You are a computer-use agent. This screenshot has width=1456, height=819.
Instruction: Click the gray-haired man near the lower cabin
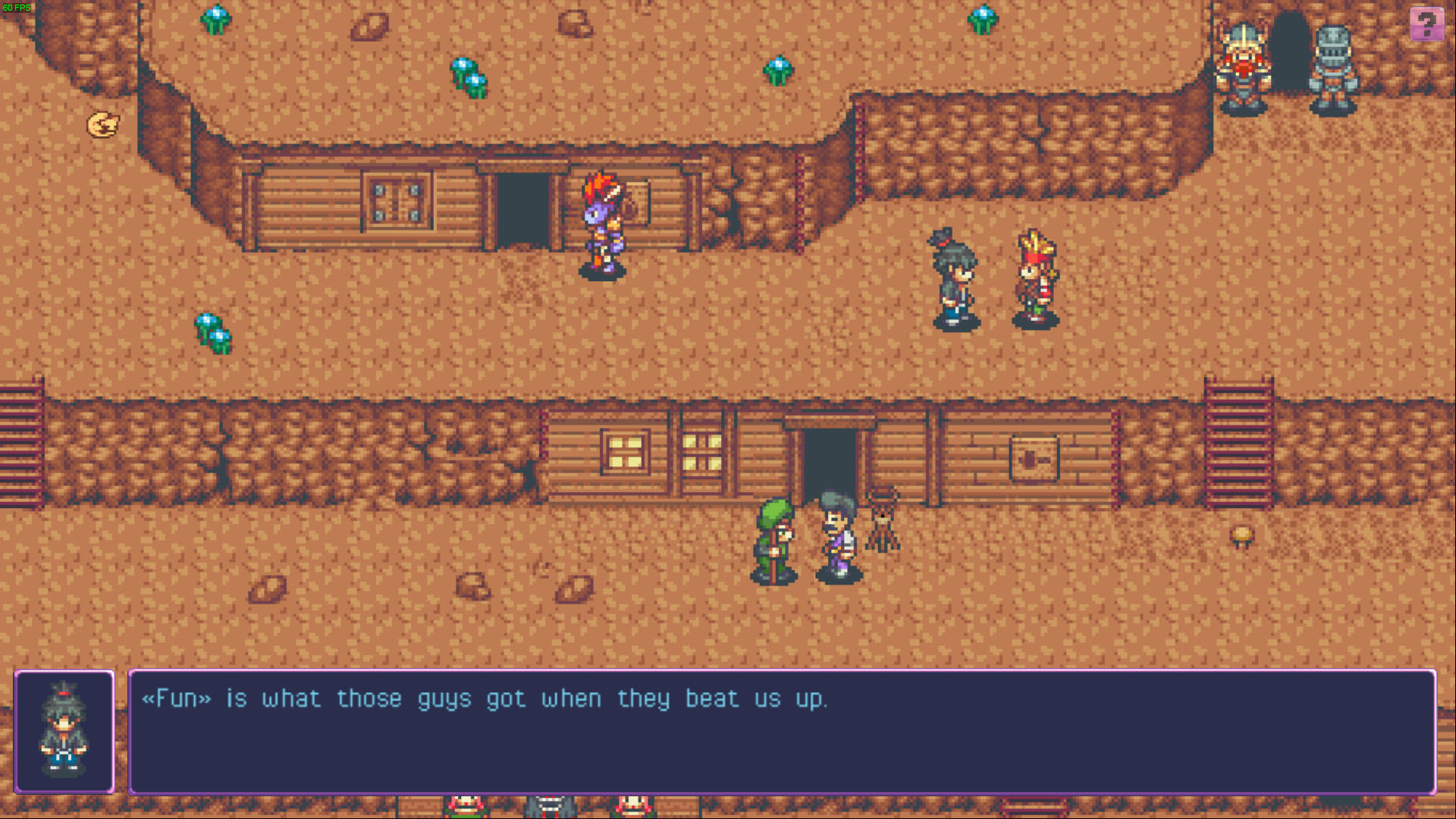[836, 538]
